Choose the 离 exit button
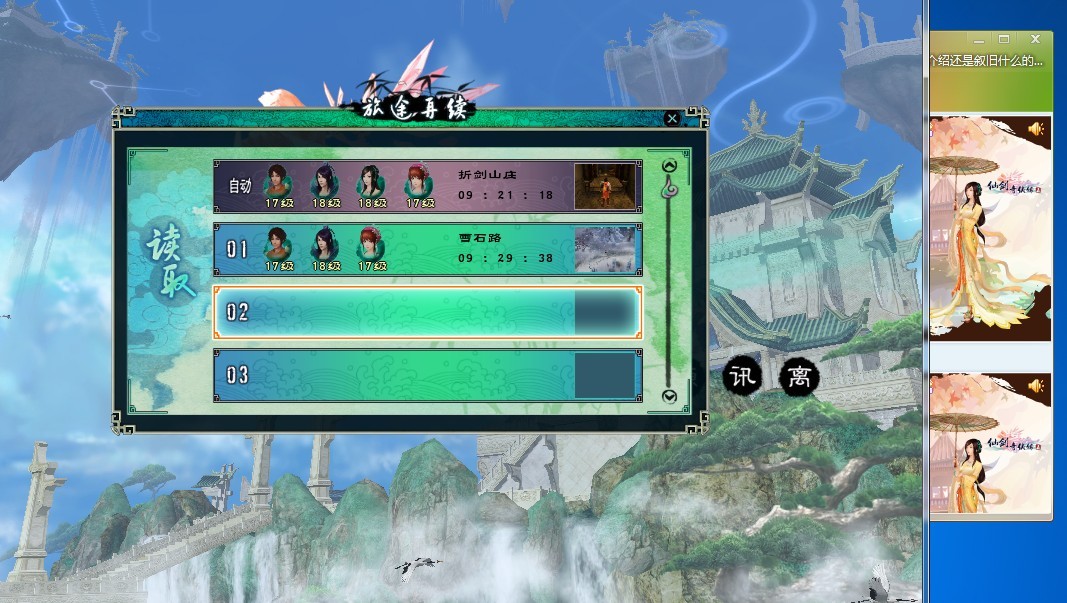Viewport: 1067px width, 603px height. tap(799, 376)
